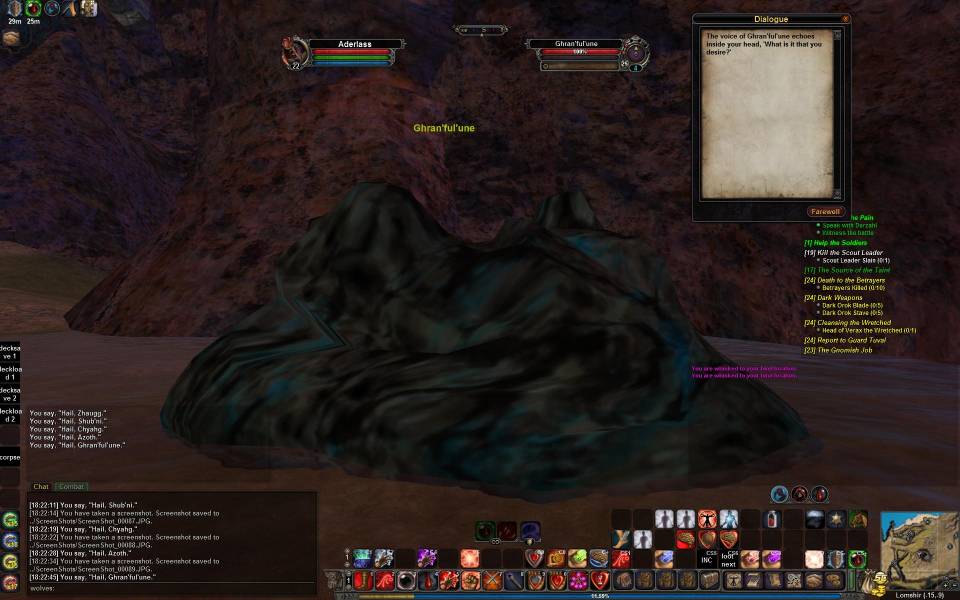The height and width of the screenshot is (600, 960).
Task: Open the Dark Weapons quest entry
Action: click(838, 297)
